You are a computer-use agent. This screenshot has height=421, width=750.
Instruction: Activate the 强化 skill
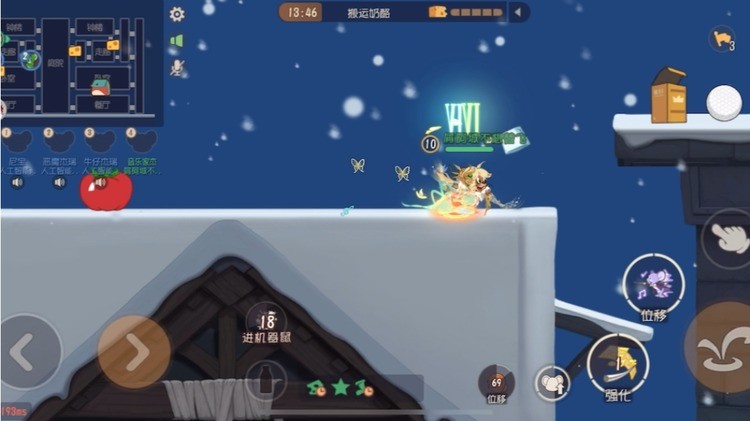point(618,364)
